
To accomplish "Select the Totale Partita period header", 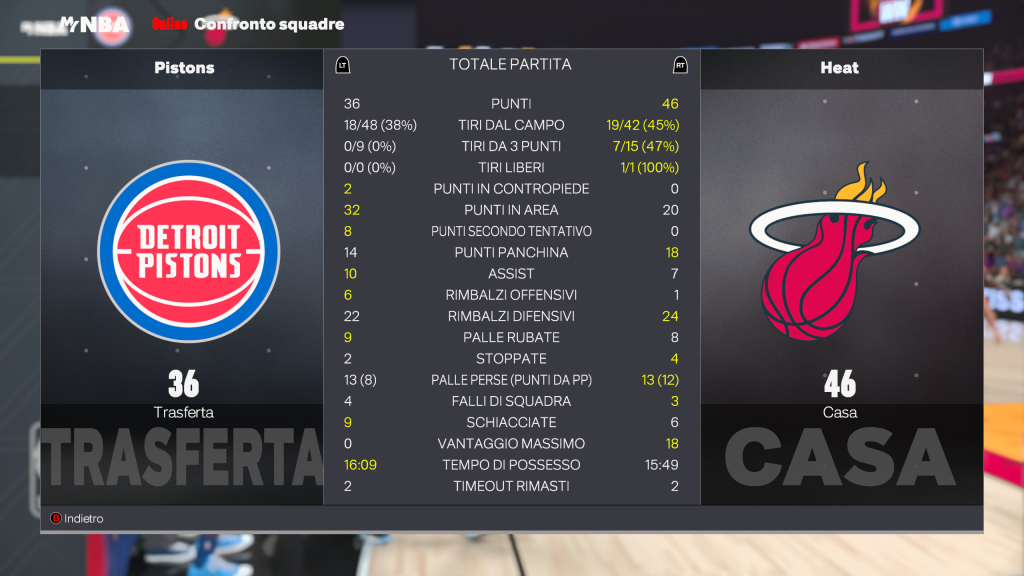I will pos(510,65).
